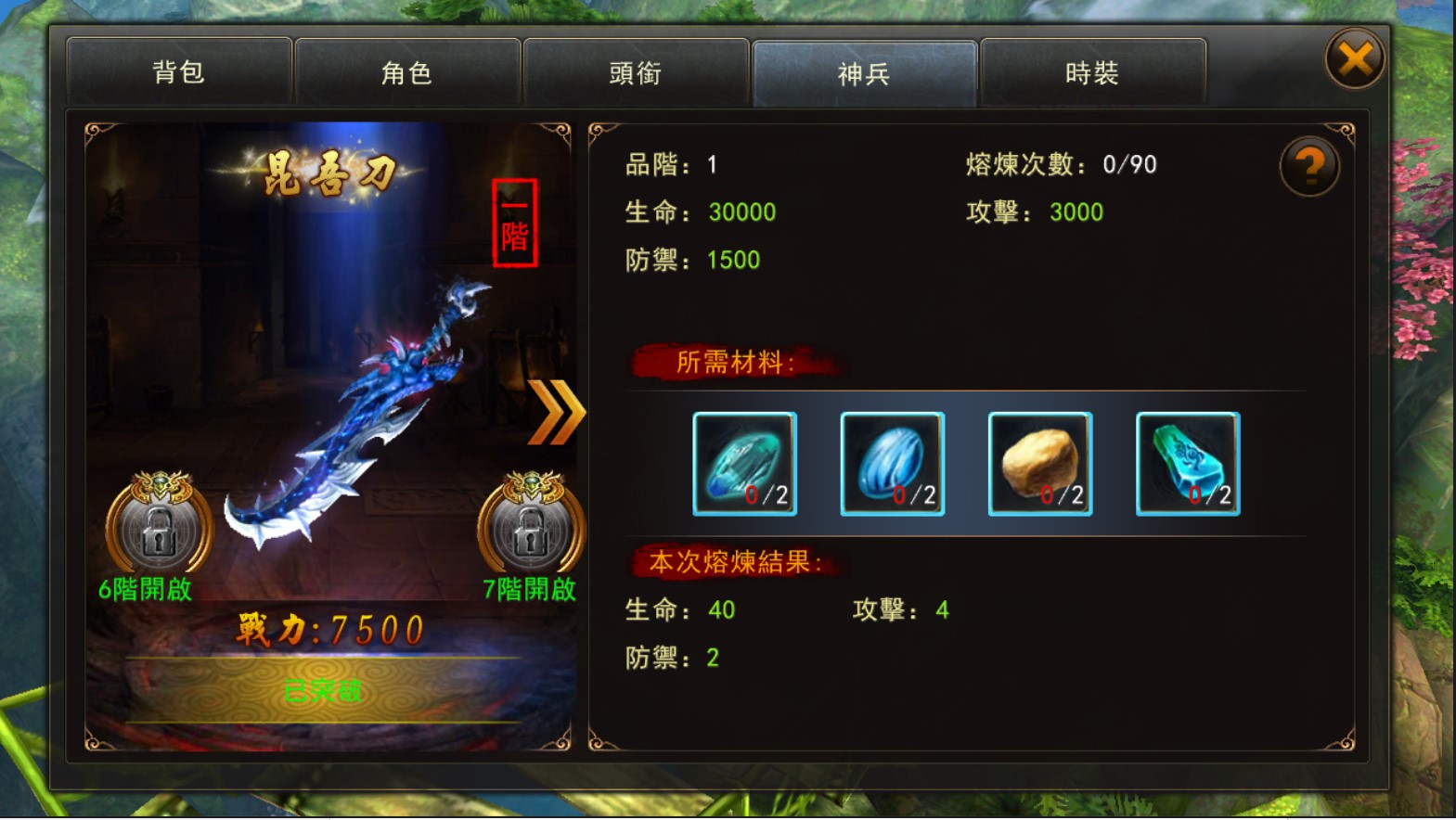The width and height of the screenshot is (1456, 820).
Task: Expand the next weapon with the double arrow
Action: tap(558, 414)
